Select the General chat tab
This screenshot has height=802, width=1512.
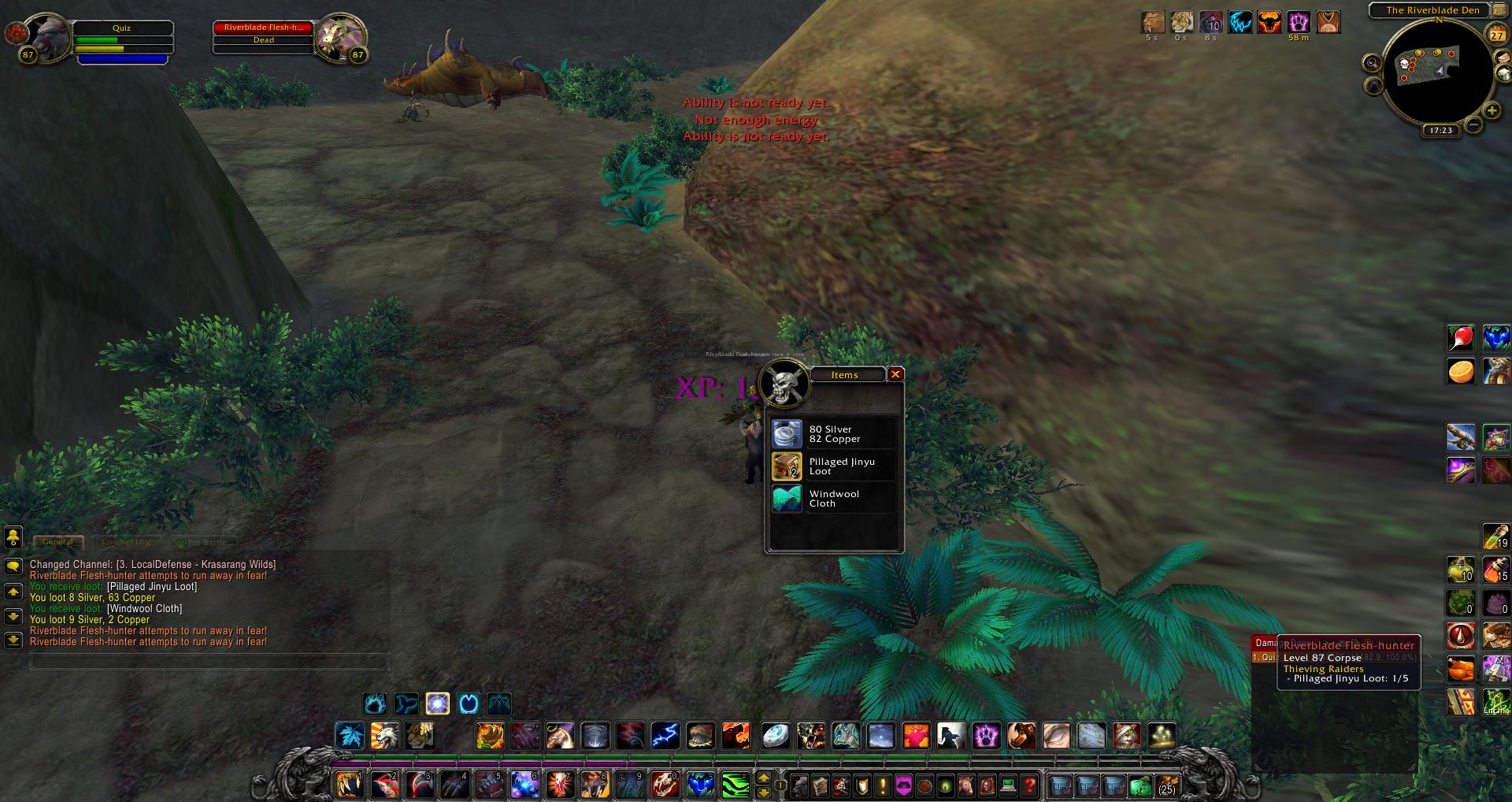coord(57,542)
